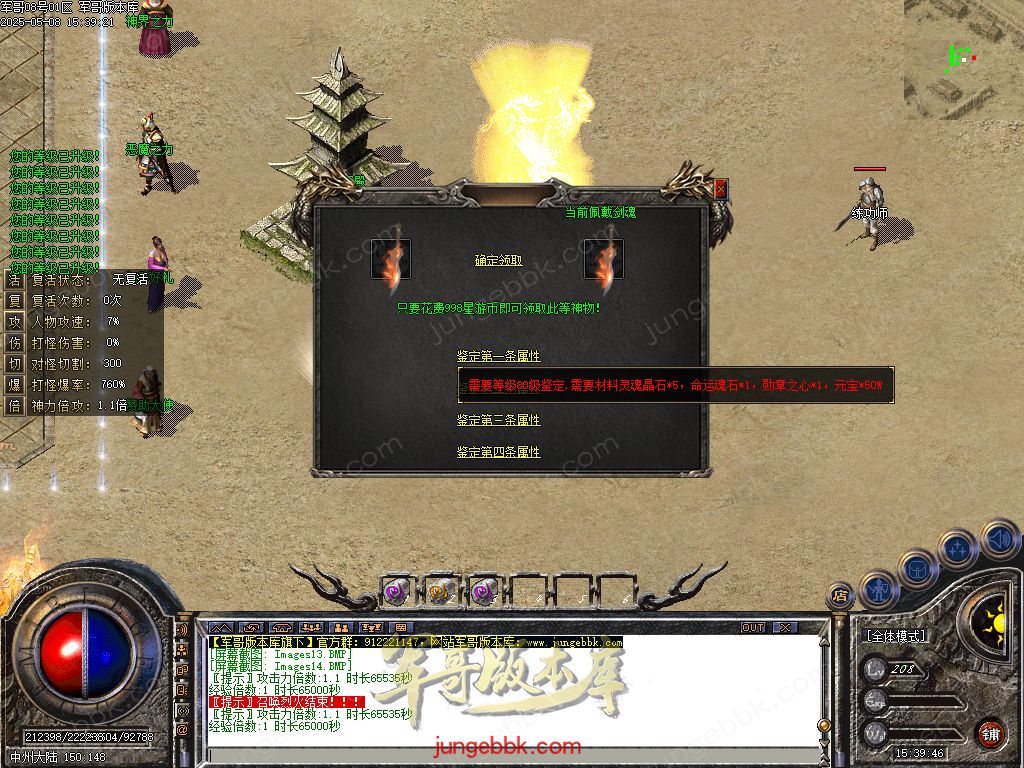
Task: Close the sword soul dialog
Action: point(720,188)
